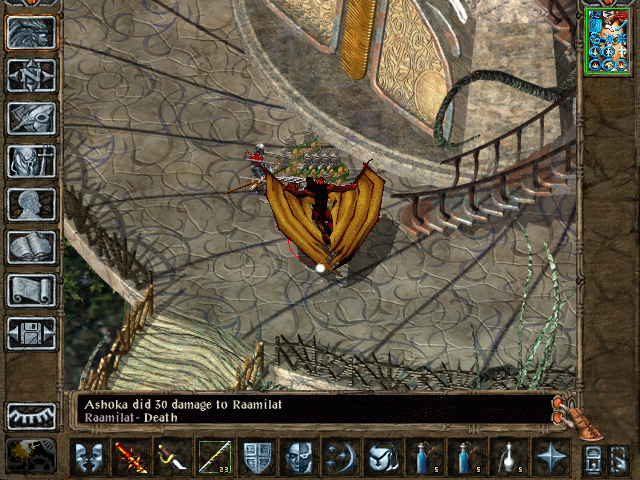Open the mage spellbook
Image resolution: width=640 pixels, height=480 pixels.
(x=31, y=247)
